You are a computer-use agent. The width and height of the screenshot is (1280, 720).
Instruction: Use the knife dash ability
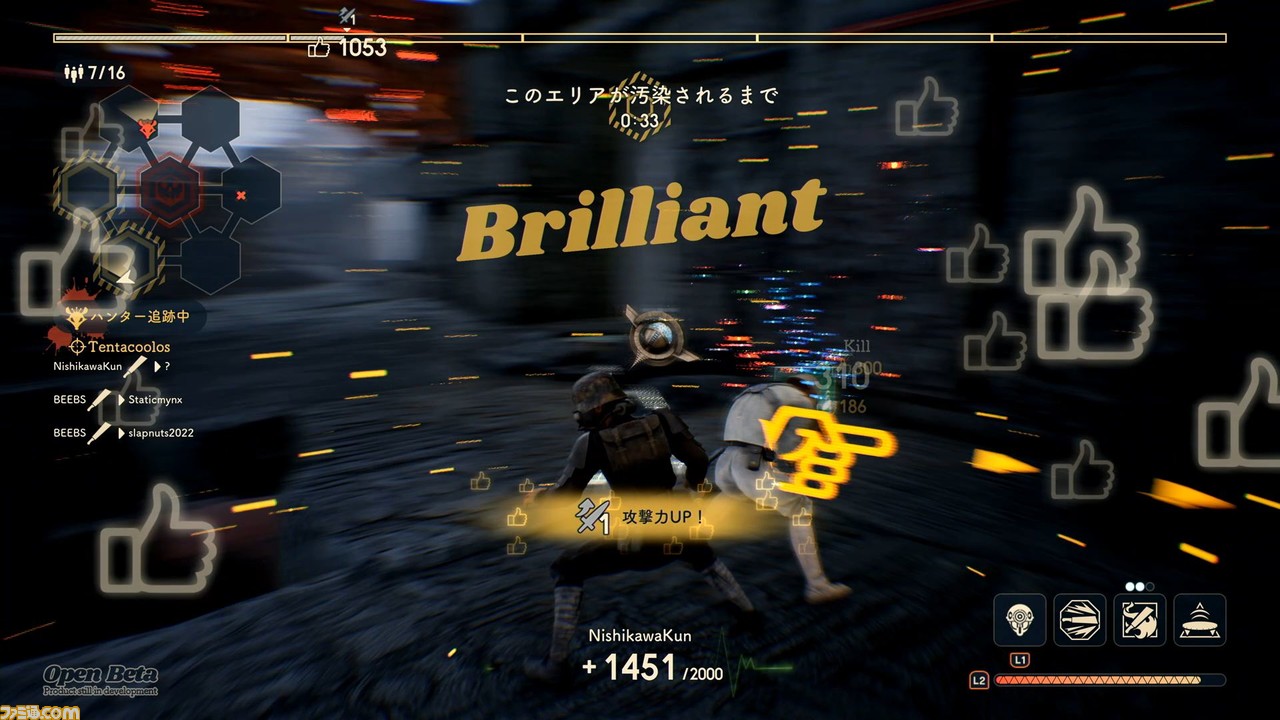pos(1080,619)
